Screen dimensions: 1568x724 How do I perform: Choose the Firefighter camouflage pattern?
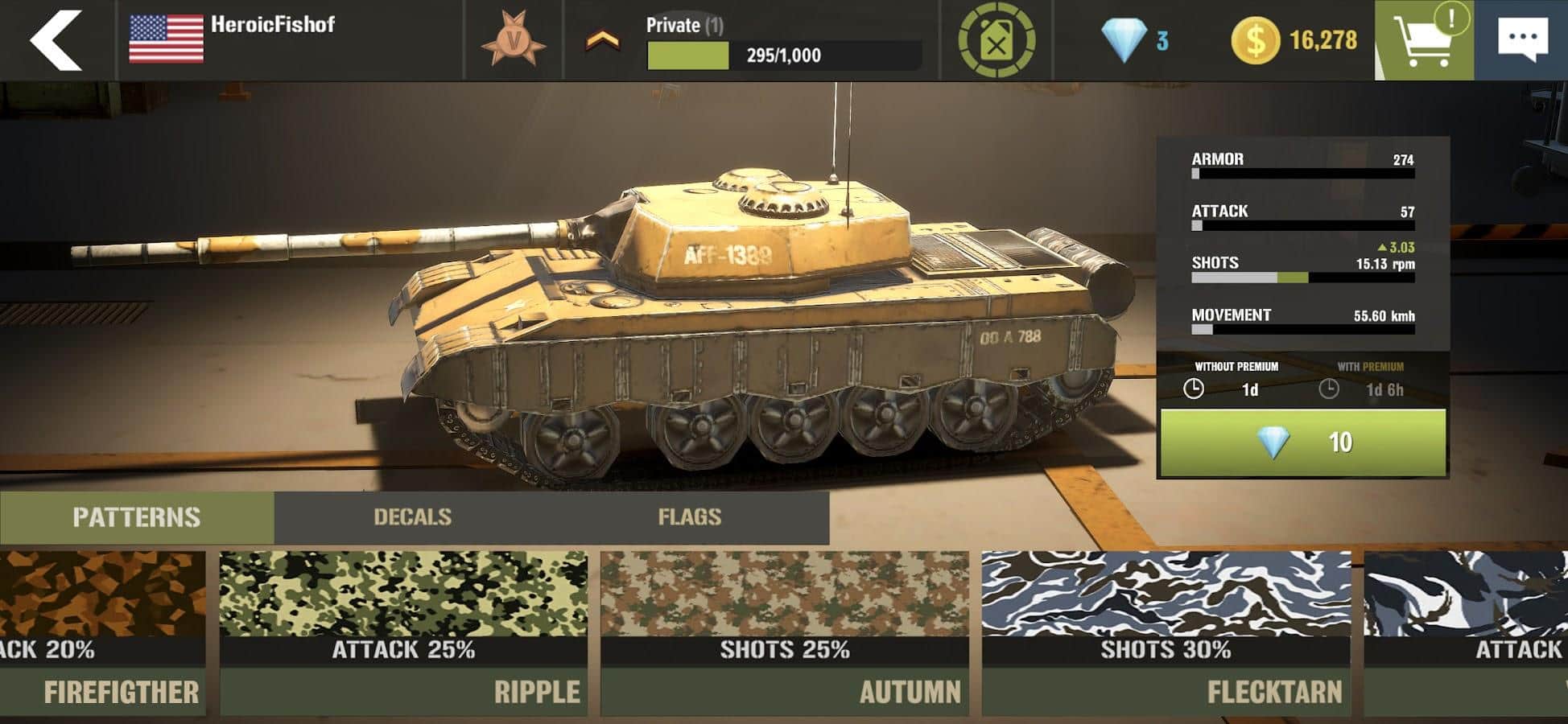(101, 632)
